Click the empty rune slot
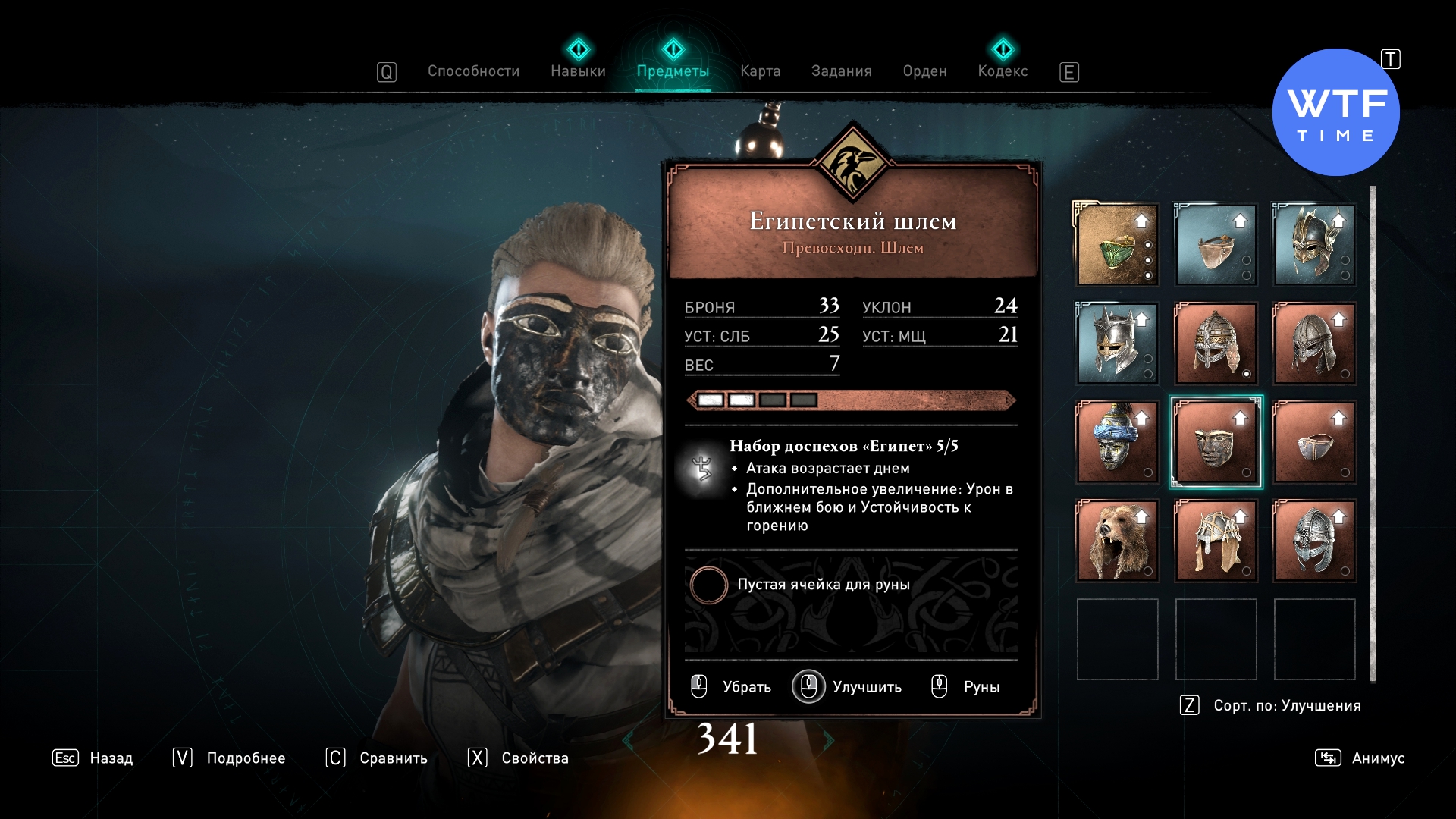The width and height of the screenshot is (1456, 819). tap(708, 585)
